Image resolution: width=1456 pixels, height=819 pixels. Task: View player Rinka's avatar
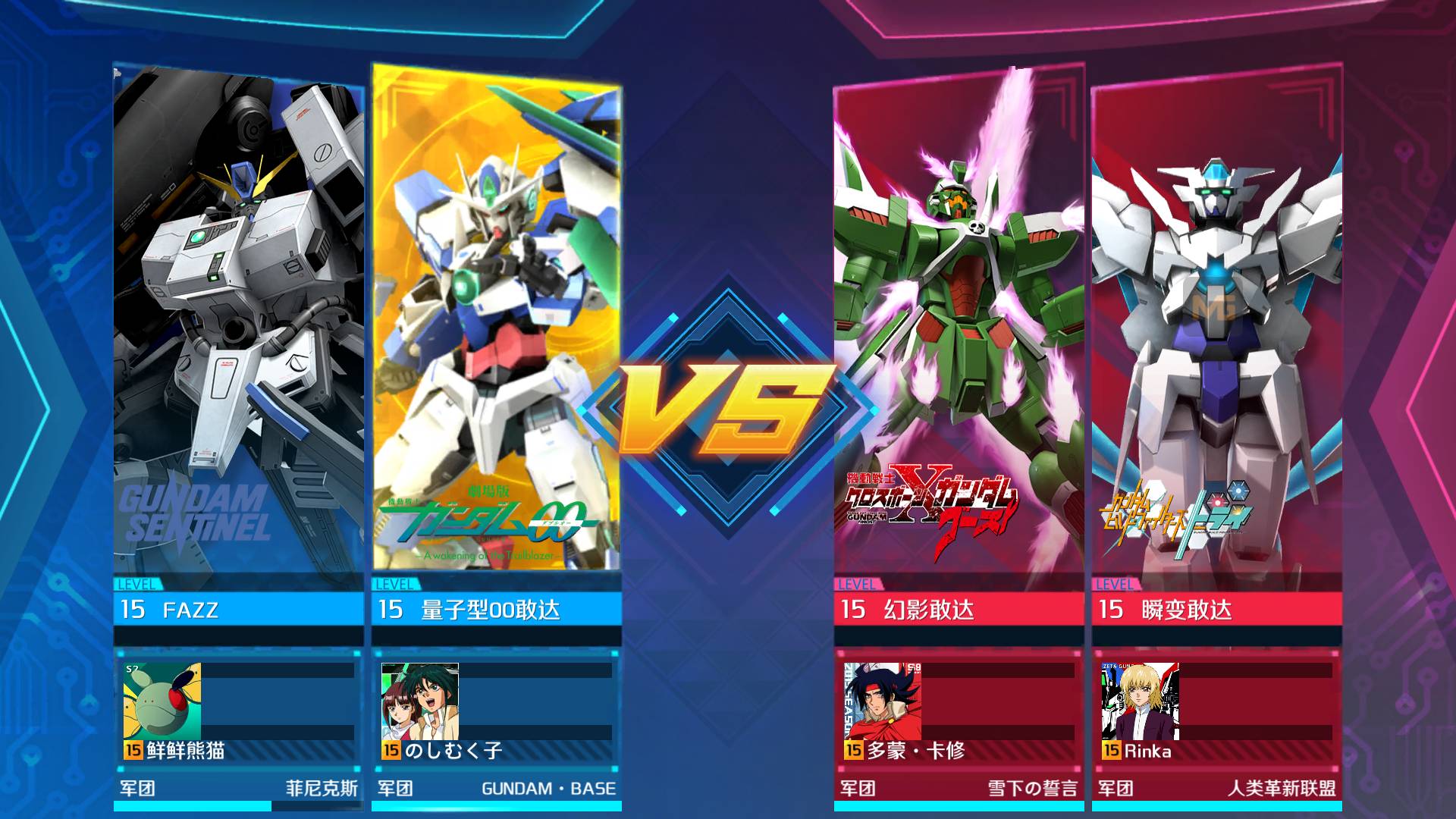pos(1141,701)
